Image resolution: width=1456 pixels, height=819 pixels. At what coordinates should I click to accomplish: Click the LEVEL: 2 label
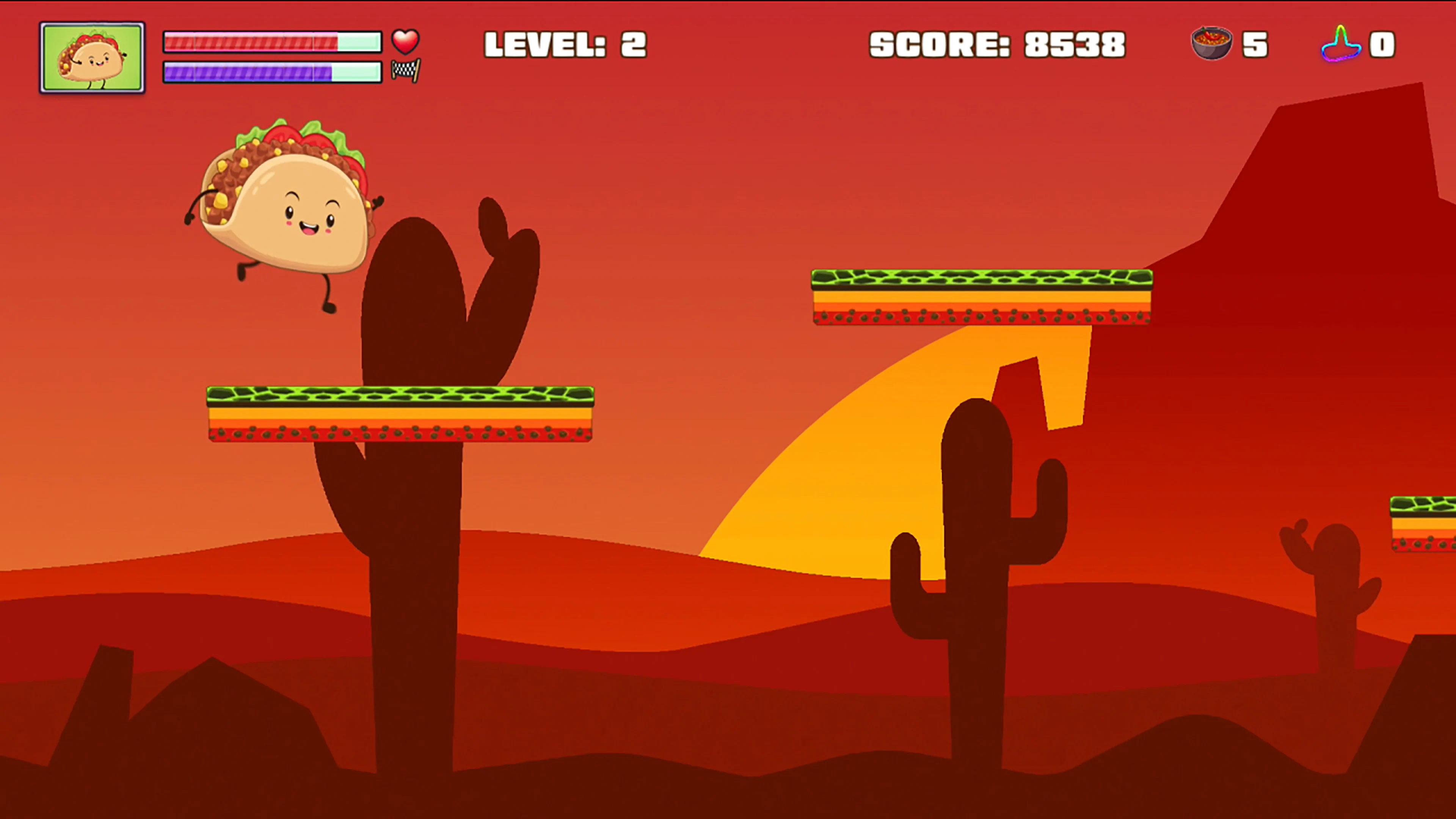point(565,44)
